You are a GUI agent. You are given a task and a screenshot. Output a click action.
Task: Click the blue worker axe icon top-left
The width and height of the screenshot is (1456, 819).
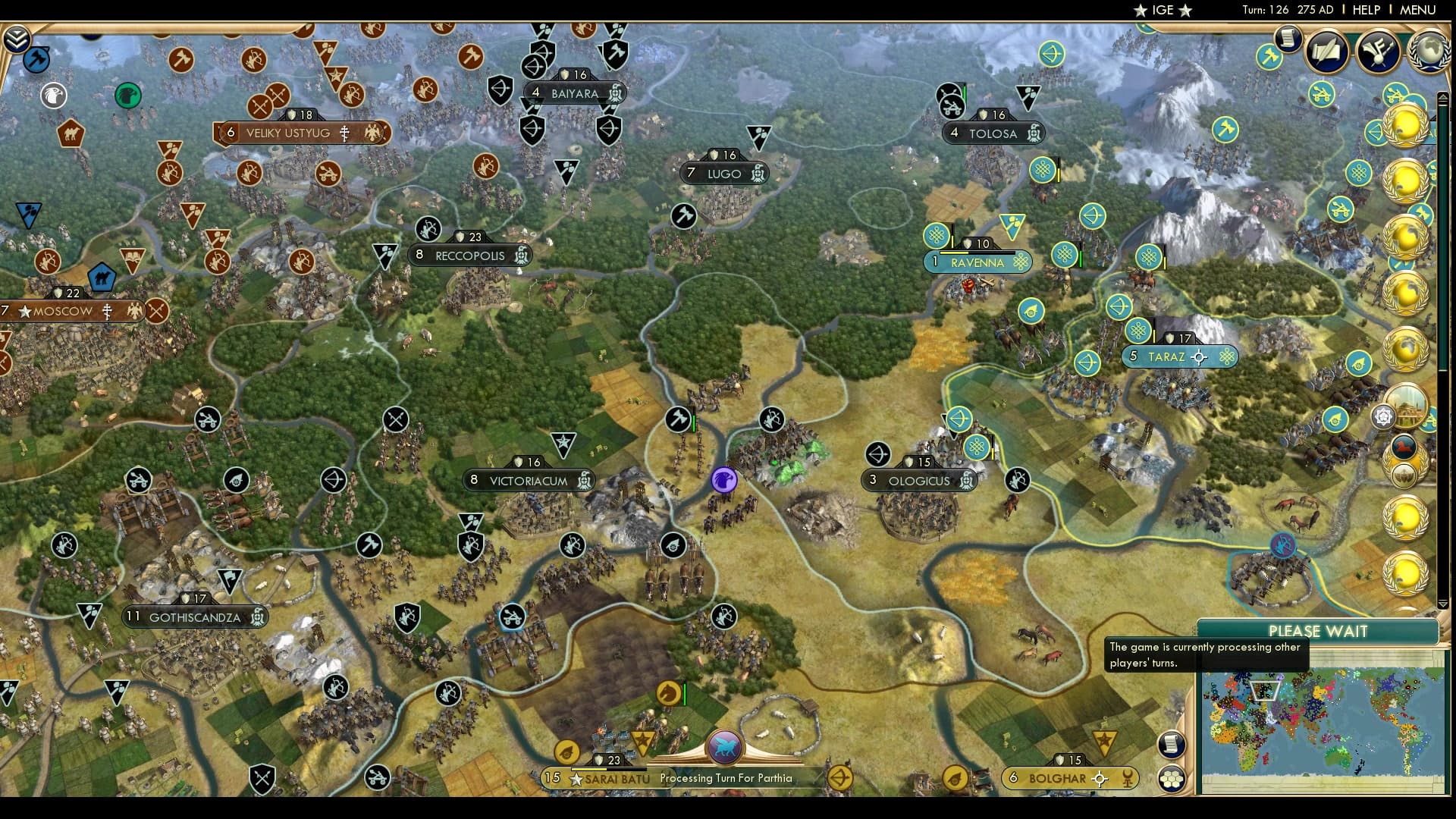[x=36, y=59]
